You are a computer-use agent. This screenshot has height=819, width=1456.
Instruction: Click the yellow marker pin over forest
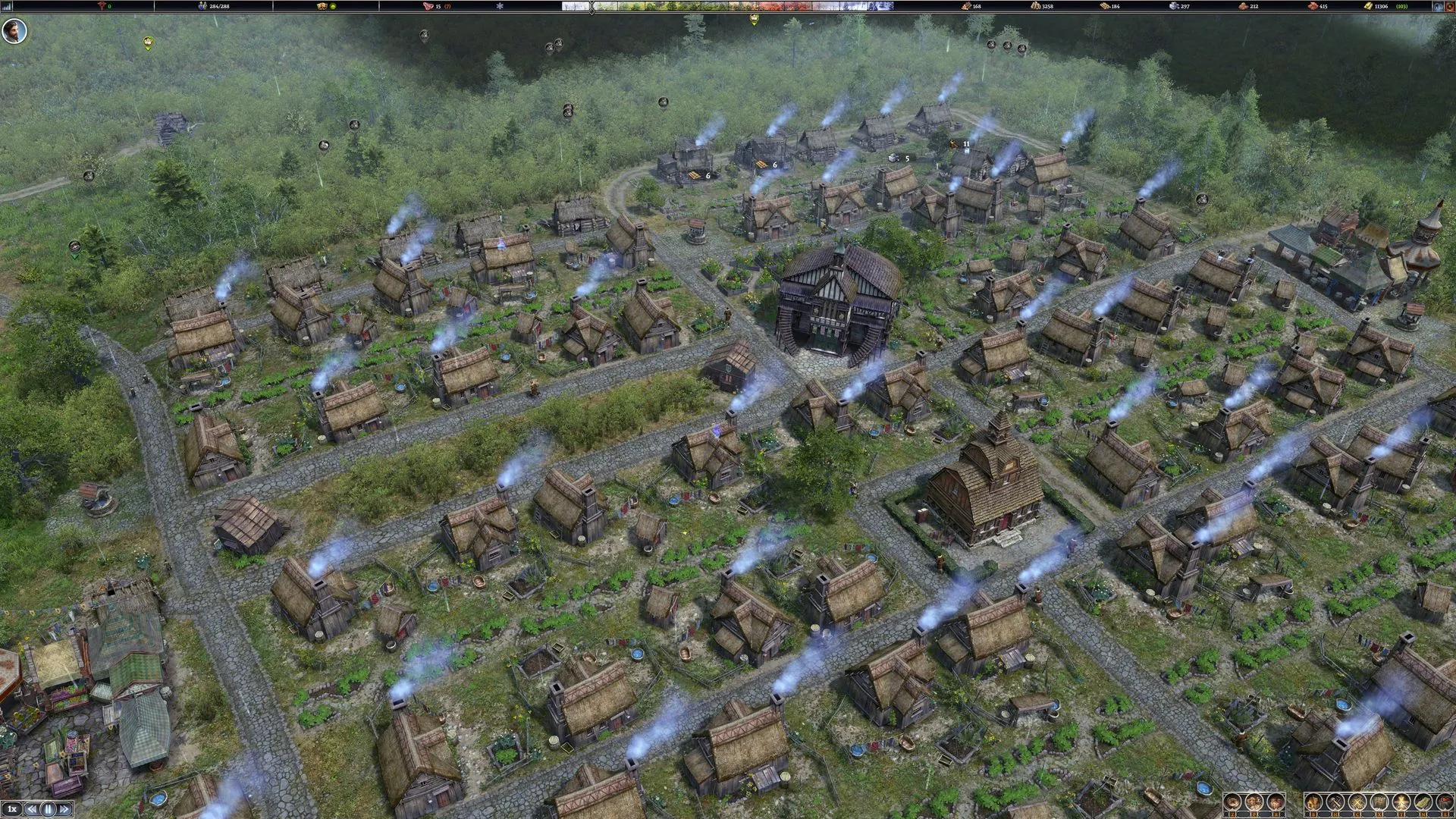(x=148, y=43)
